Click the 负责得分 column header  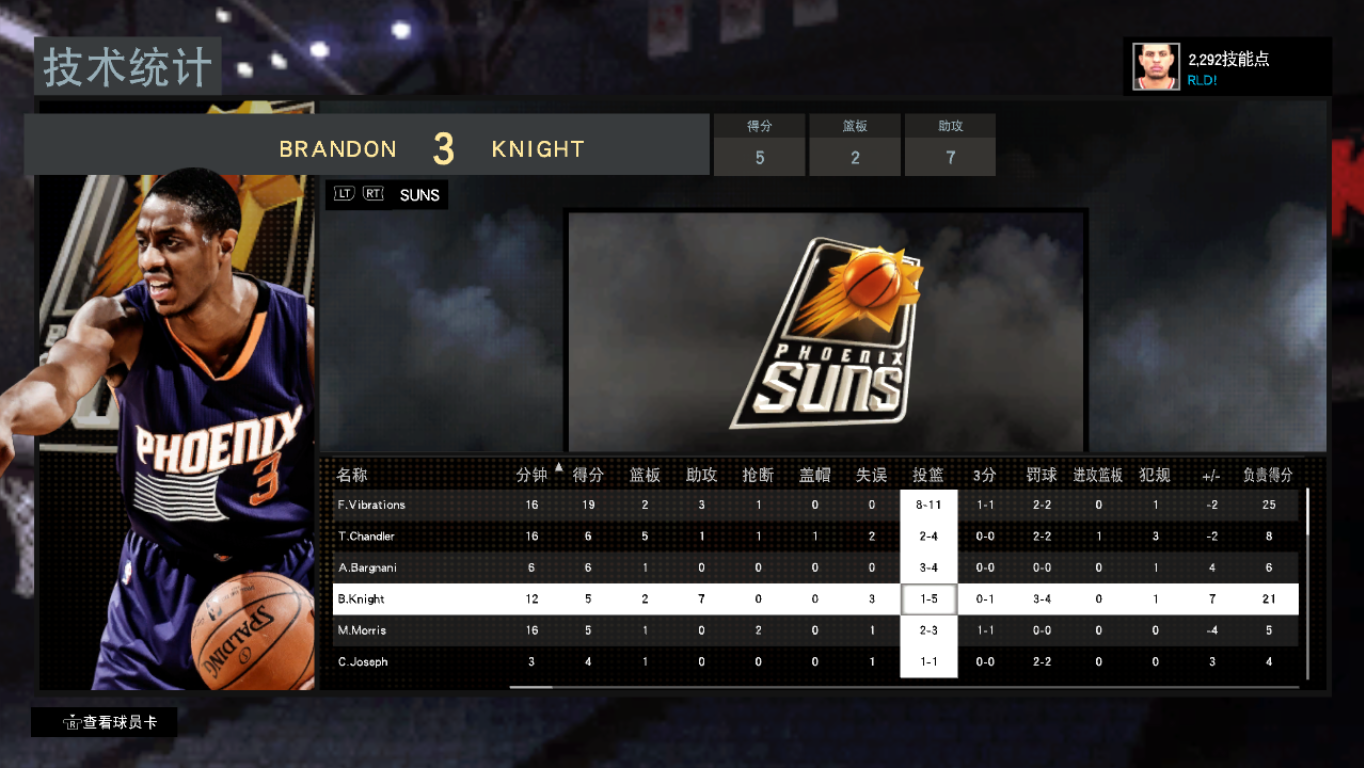pos(1268,475)
